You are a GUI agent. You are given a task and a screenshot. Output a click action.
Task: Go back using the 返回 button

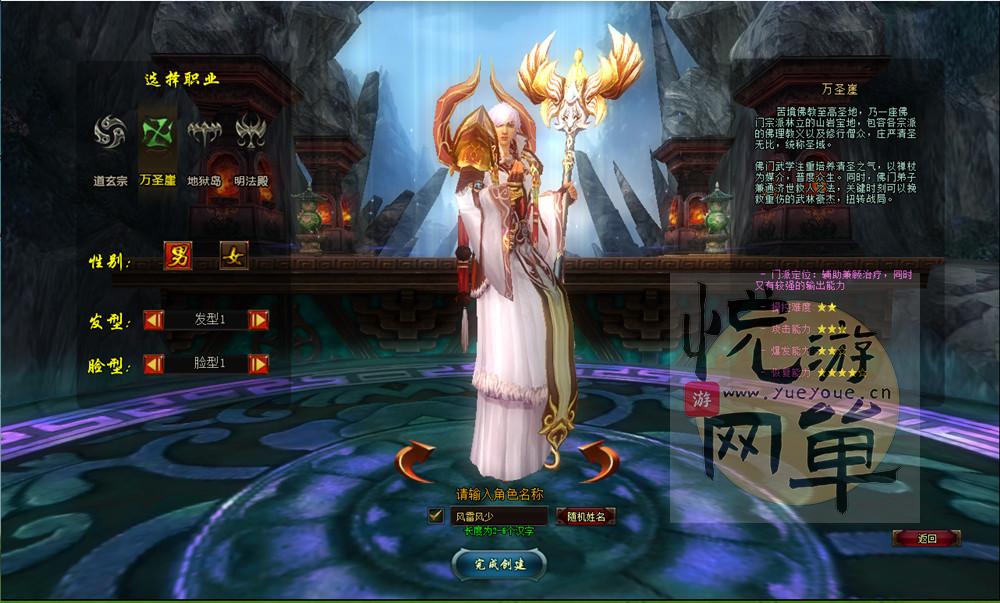(926, 538)
